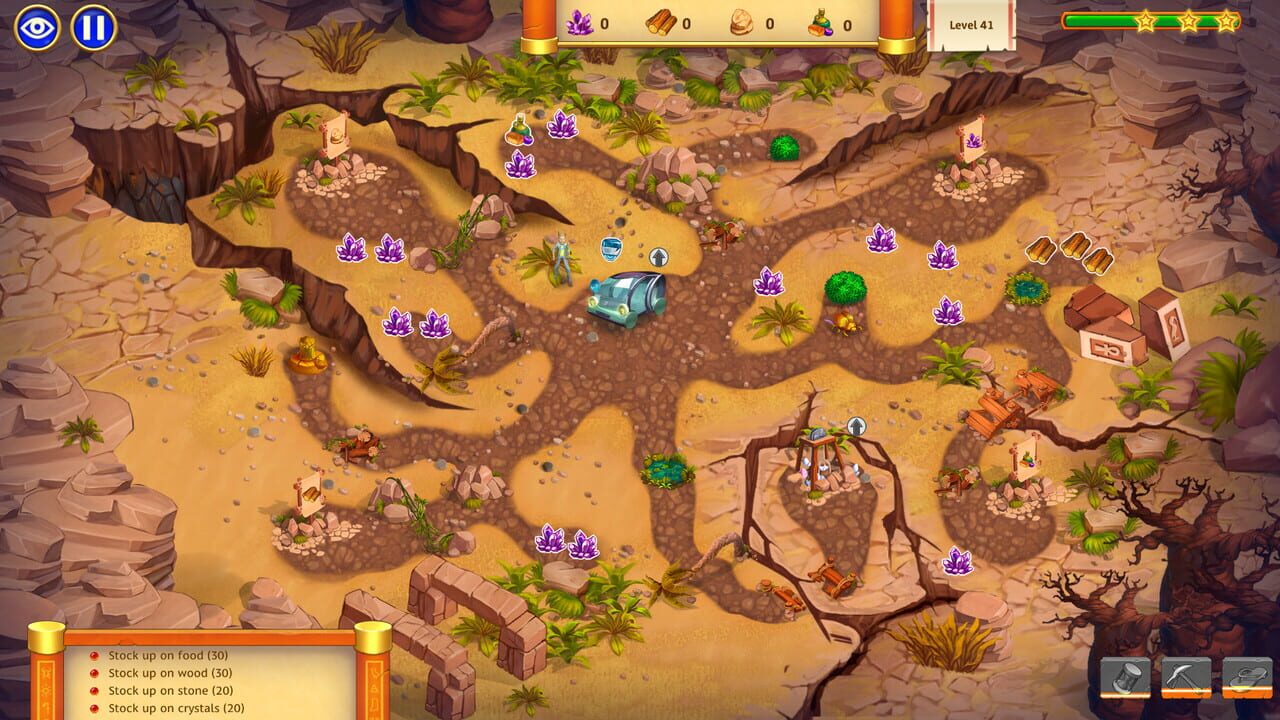This screenshot has width=1280, height=720.
Task: Toggle the eye view button
Action: [x=36, y=27]
